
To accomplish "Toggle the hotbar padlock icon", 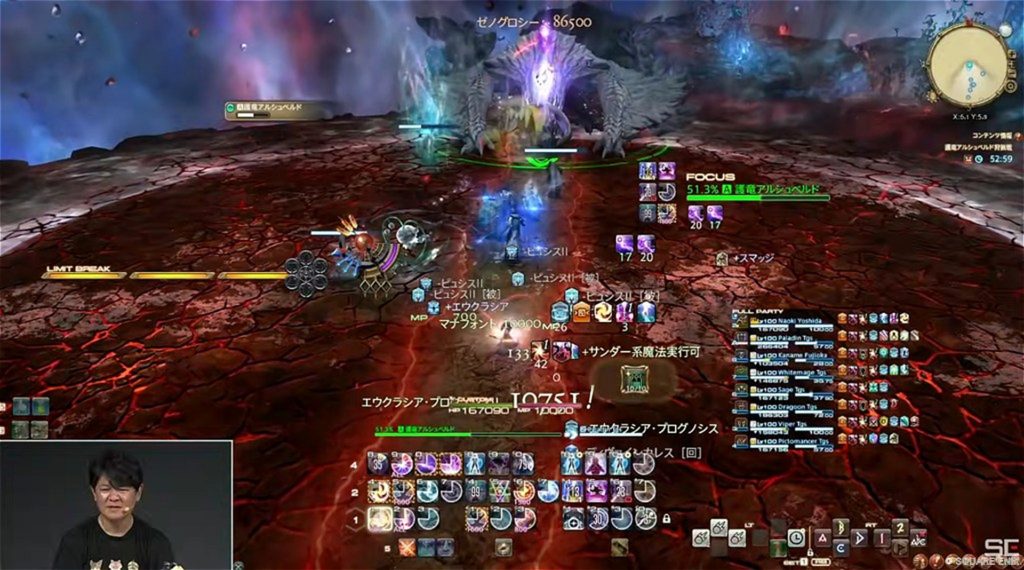I will (x=665, y=519).
